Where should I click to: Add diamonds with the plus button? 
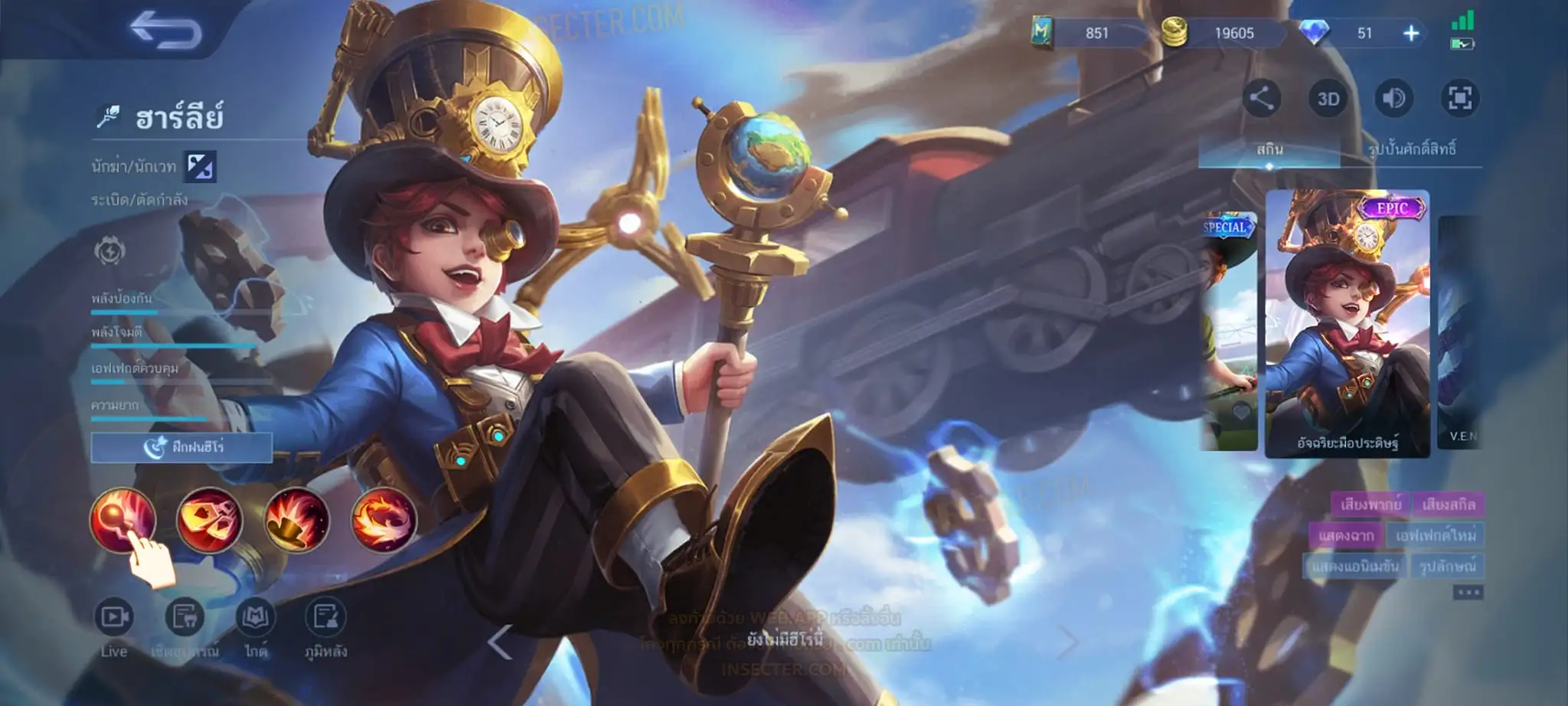1411,33
